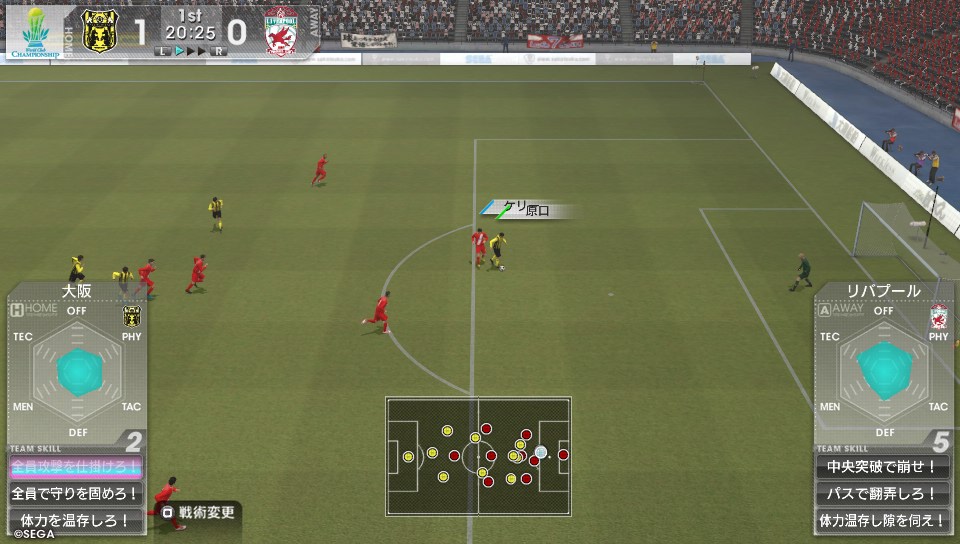
Task: Click Liverpool's 体力温存し隙を伺え！ skill
Action: 882,520
